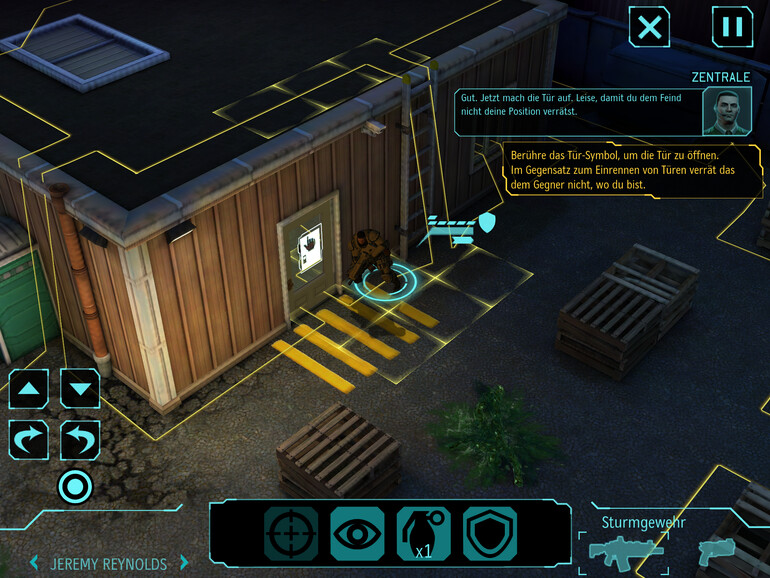Lower the camera with the down arrow
Screen dimensions: 770x578
[80, 388]
